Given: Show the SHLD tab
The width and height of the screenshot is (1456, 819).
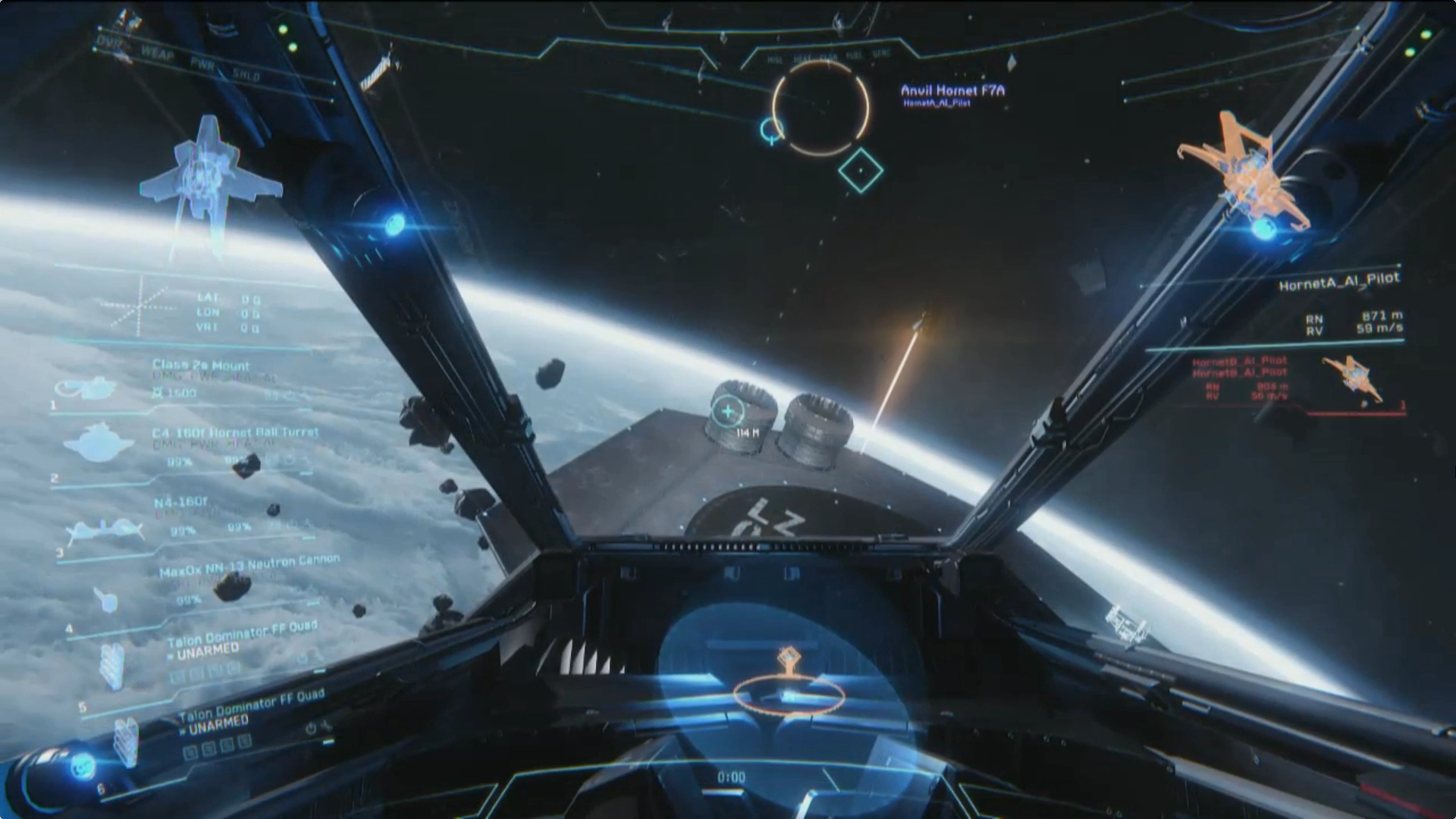Looking at the screenshot, I should click(x=246, y=74).
